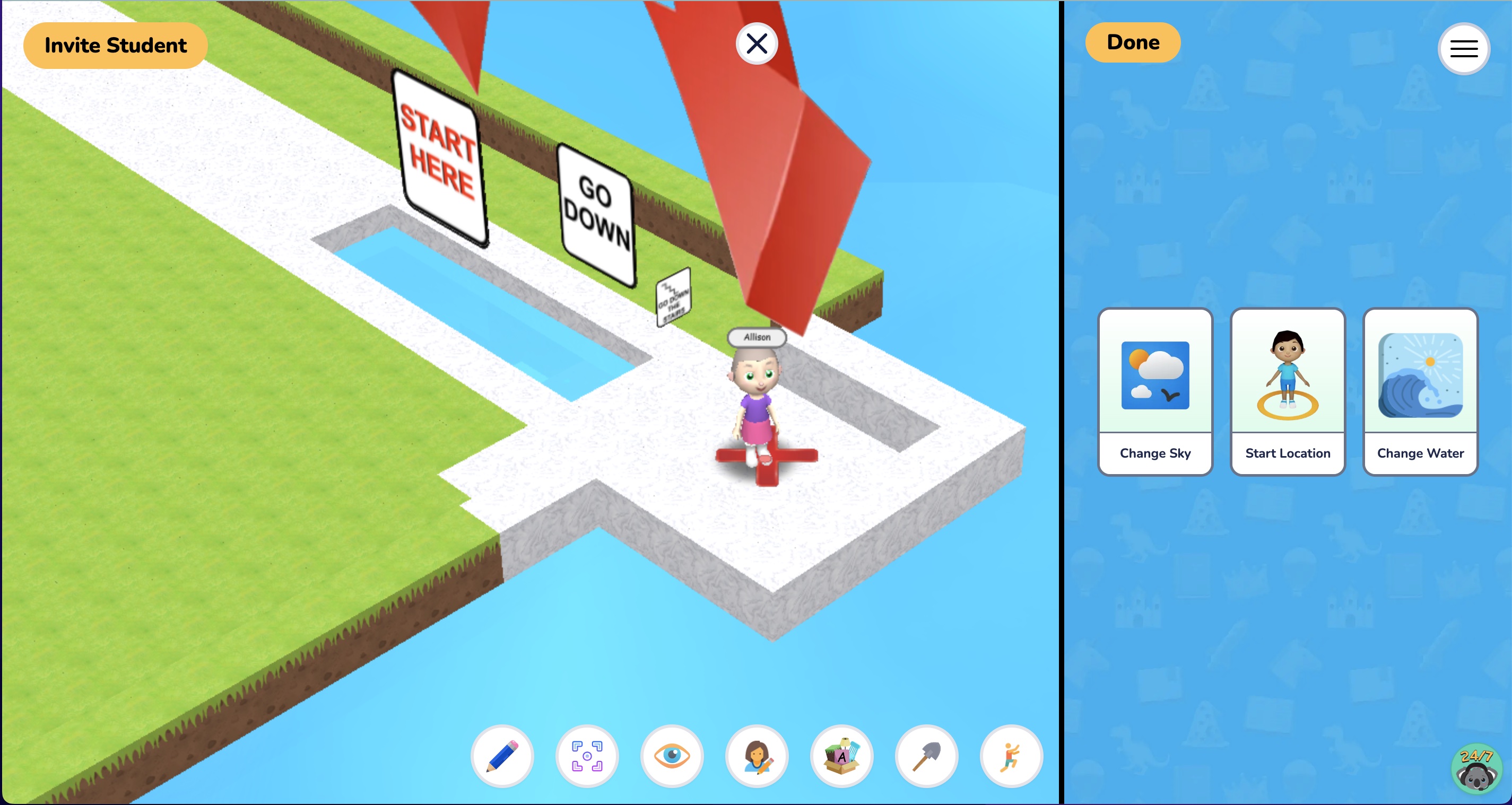
Task: Open the Change Sky weather thumbnail
Action: [1154, 375]
